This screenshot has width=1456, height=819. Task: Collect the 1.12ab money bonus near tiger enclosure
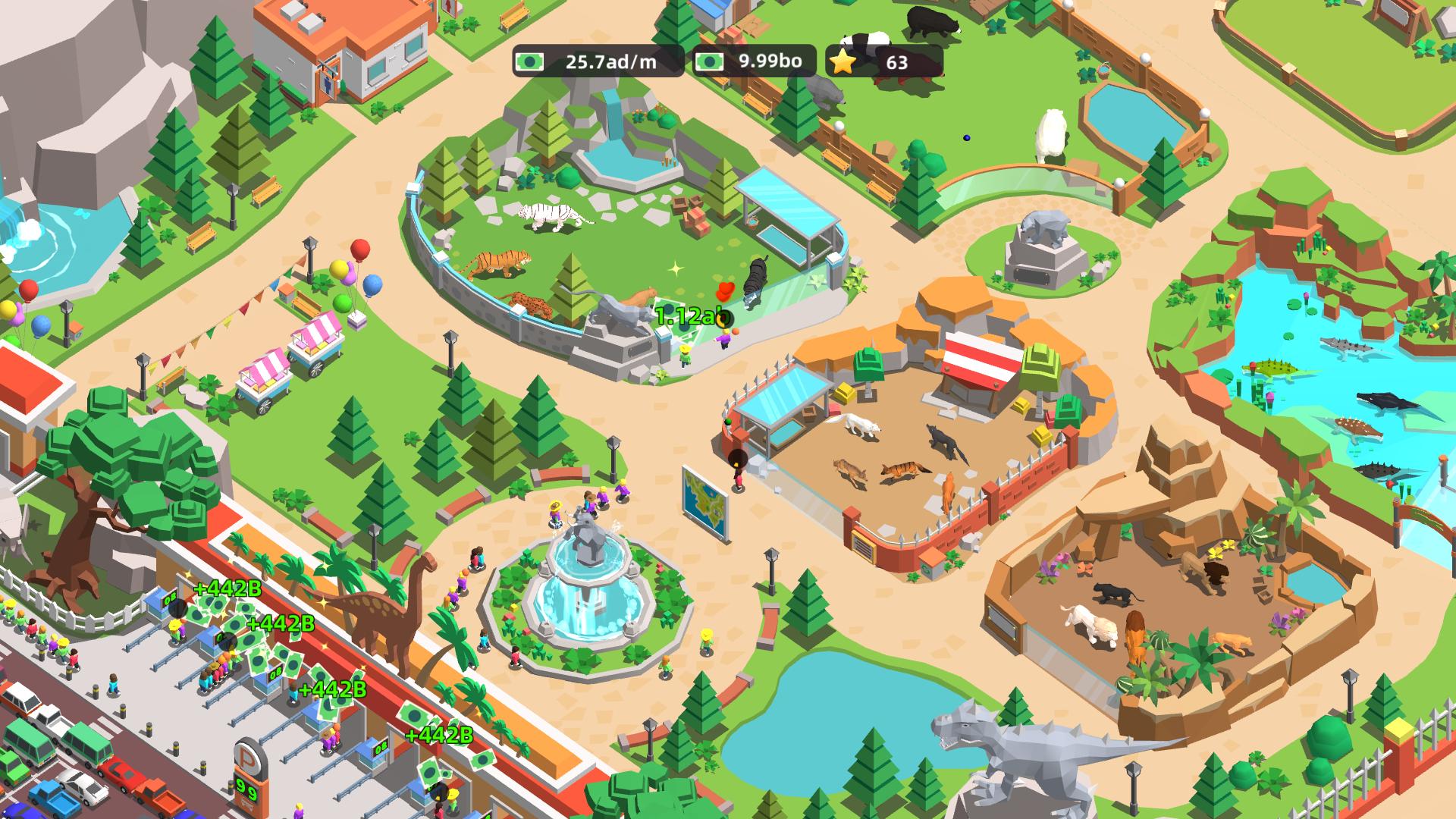(689, 313)
